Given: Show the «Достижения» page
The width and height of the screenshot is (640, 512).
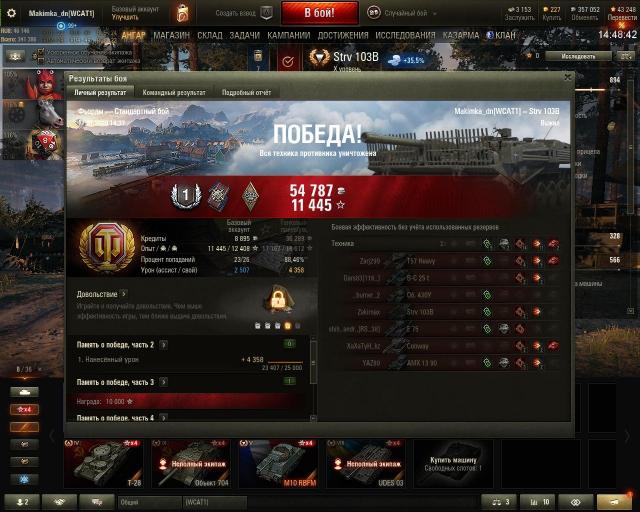Looking at the screenshot, I should (x=343, y=35).
